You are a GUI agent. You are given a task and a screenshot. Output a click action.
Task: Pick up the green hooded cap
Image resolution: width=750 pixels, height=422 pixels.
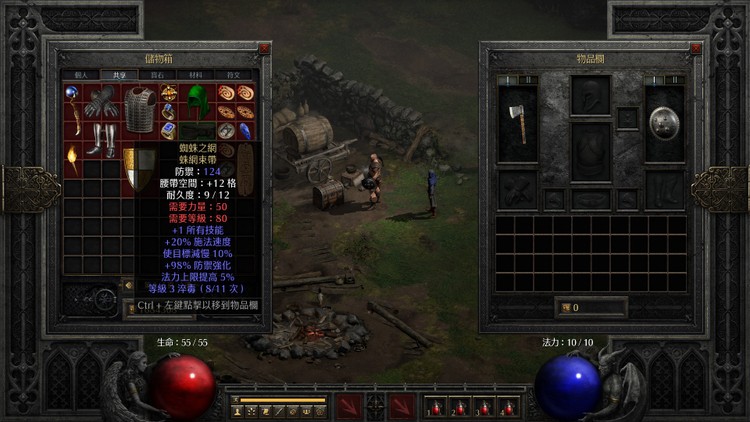[x=200, y=101]
